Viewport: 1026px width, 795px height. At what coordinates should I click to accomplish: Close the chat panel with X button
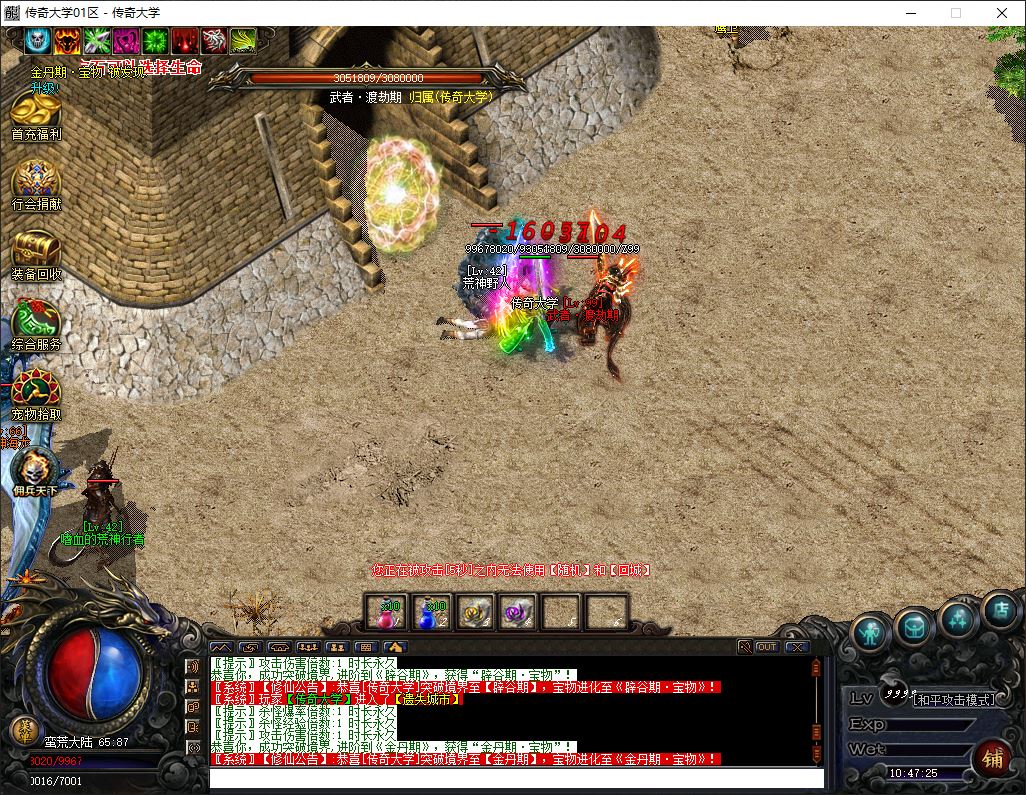(796, 647)
